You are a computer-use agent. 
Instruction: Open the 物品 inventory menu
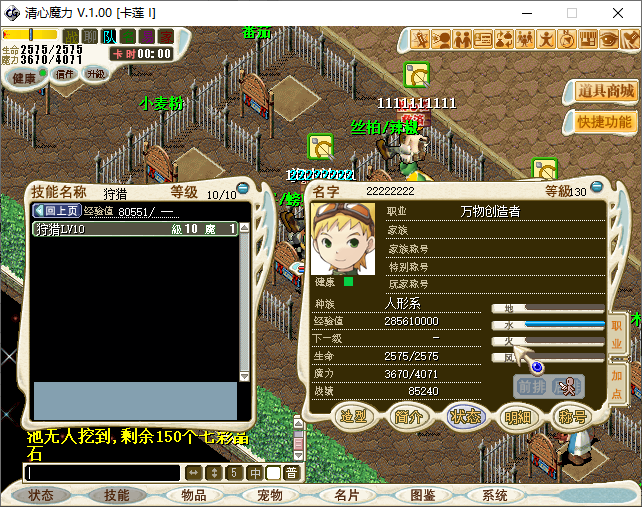pos(193,495)
